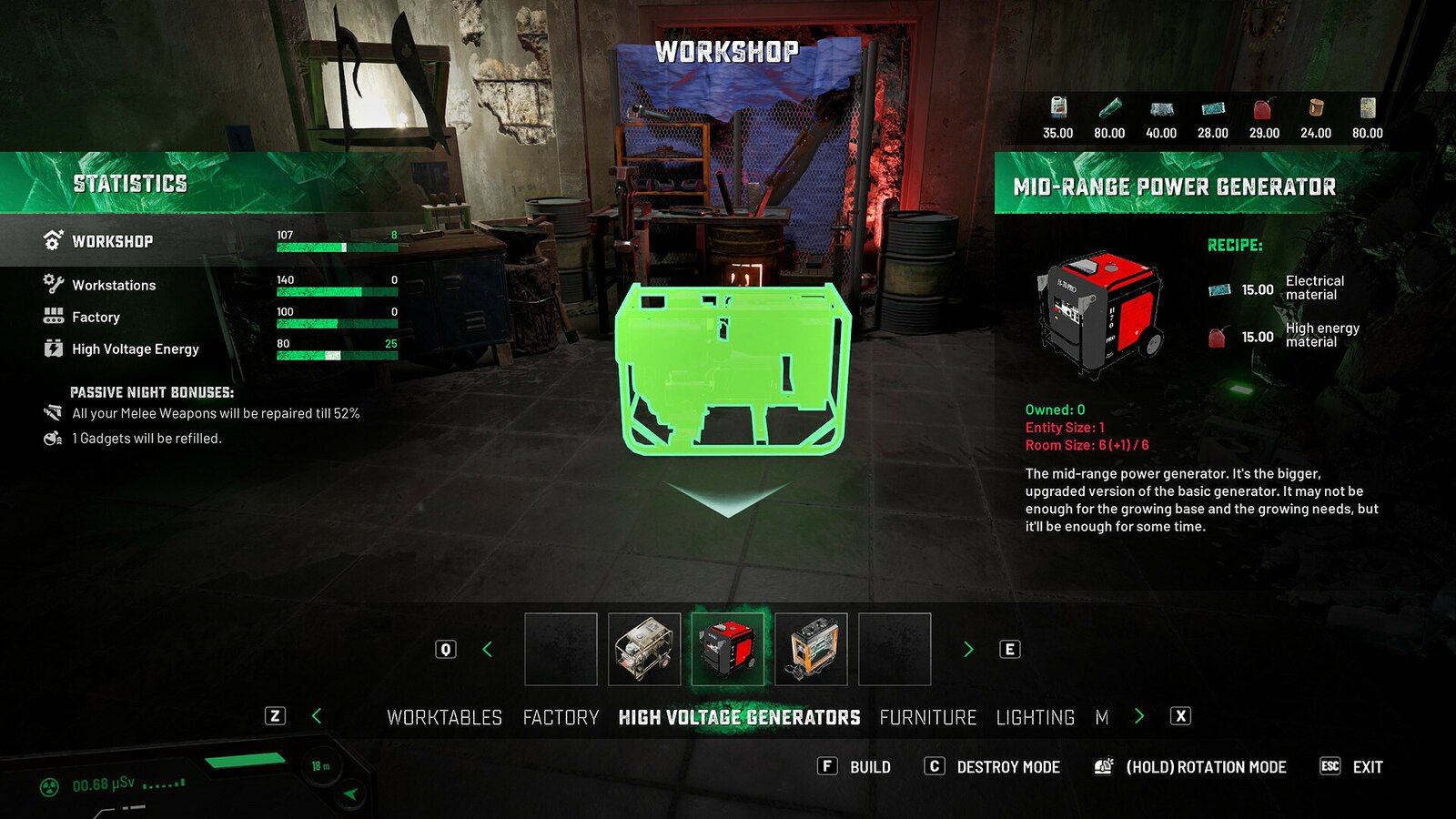Click the melee weapon repair bonus icon
Viewport: 1456px width, 819px height.
[x=53, y=412]
